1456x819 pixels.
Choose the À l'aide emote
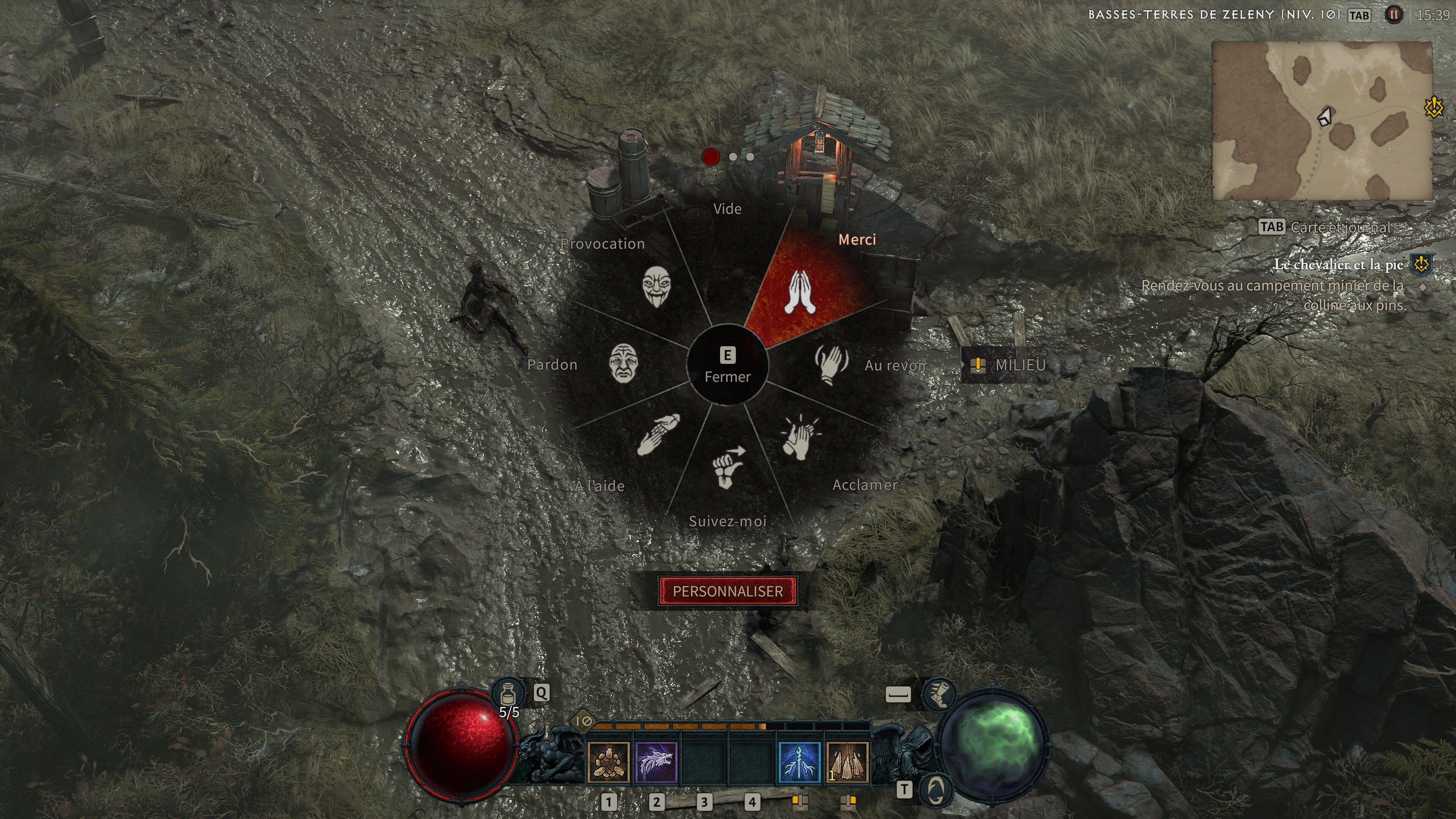click(x=657, y=435)
